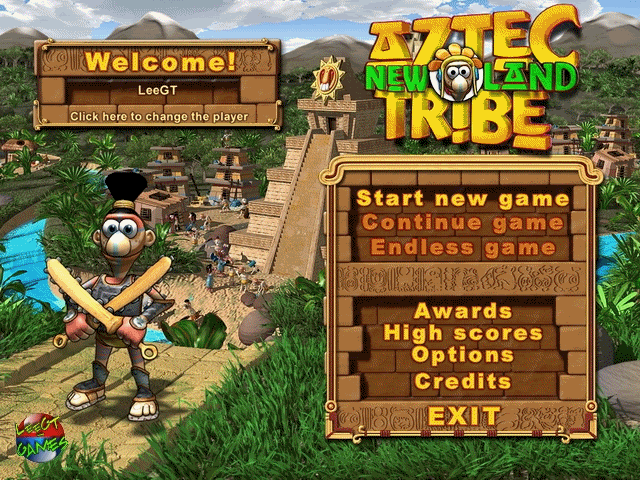Open the Options menu
640x480 pixels.
click(x=463, y=356)
